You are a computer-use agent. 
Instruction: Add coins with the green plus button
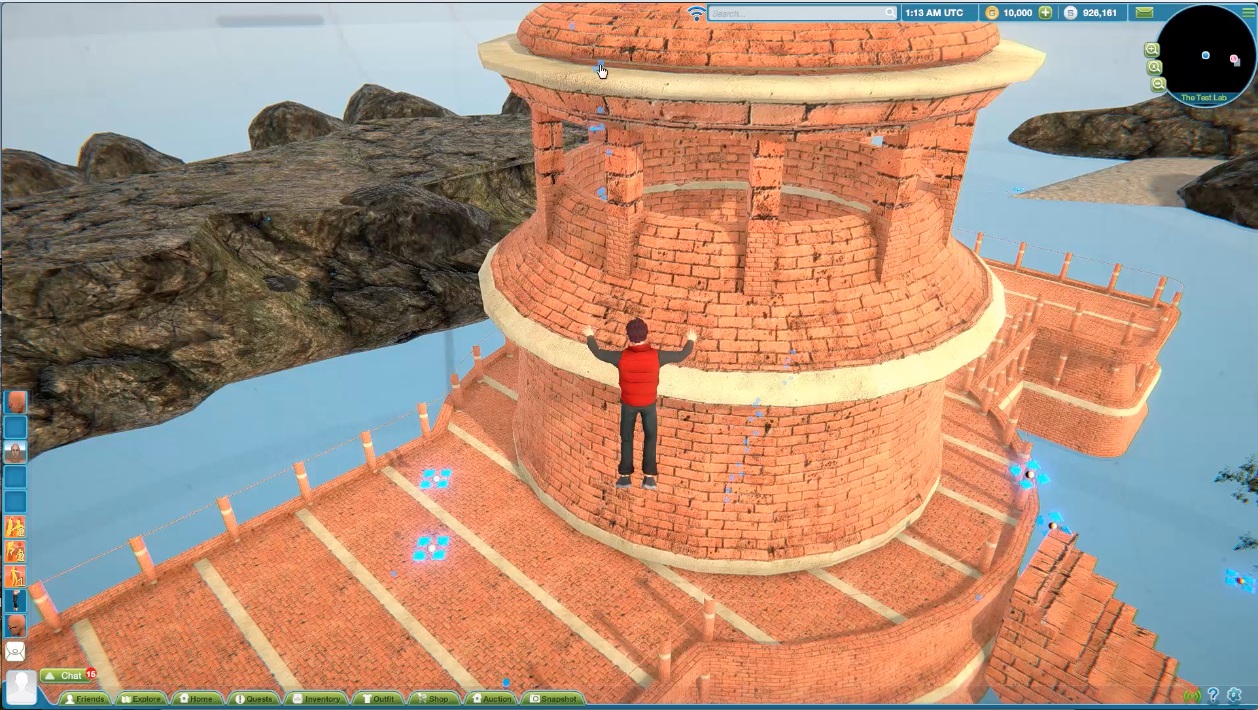(1045, 13)
